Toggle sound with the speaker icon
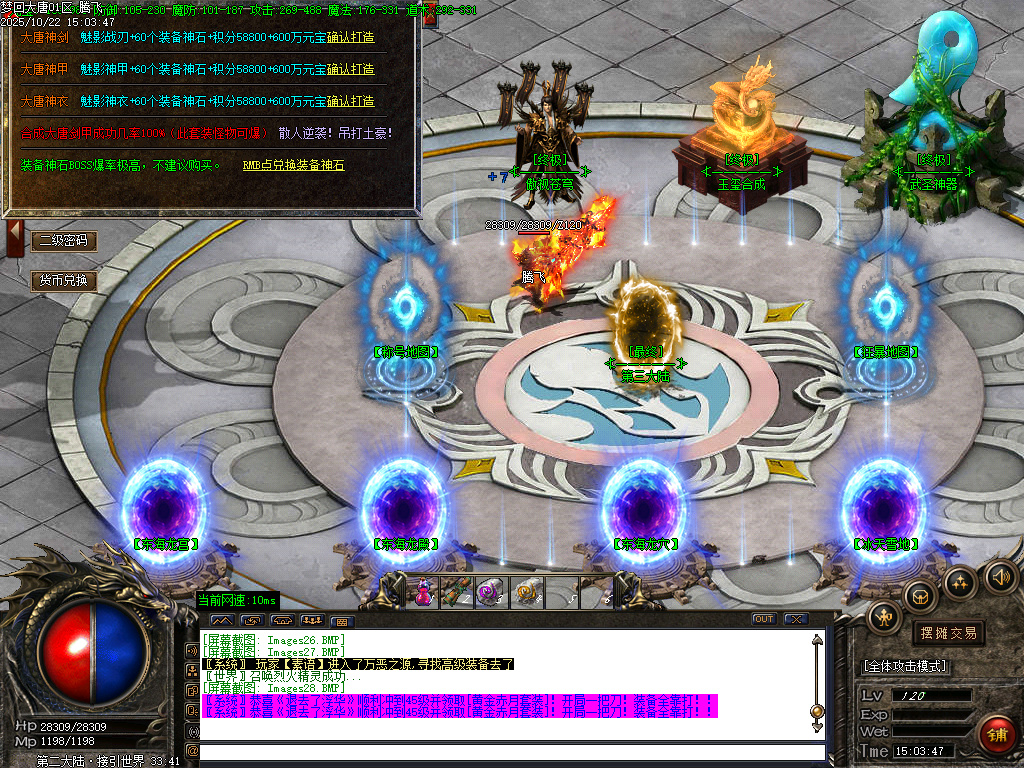Screen dimensions: 1024x768 pyautogui.click(x=1000, y=576)
